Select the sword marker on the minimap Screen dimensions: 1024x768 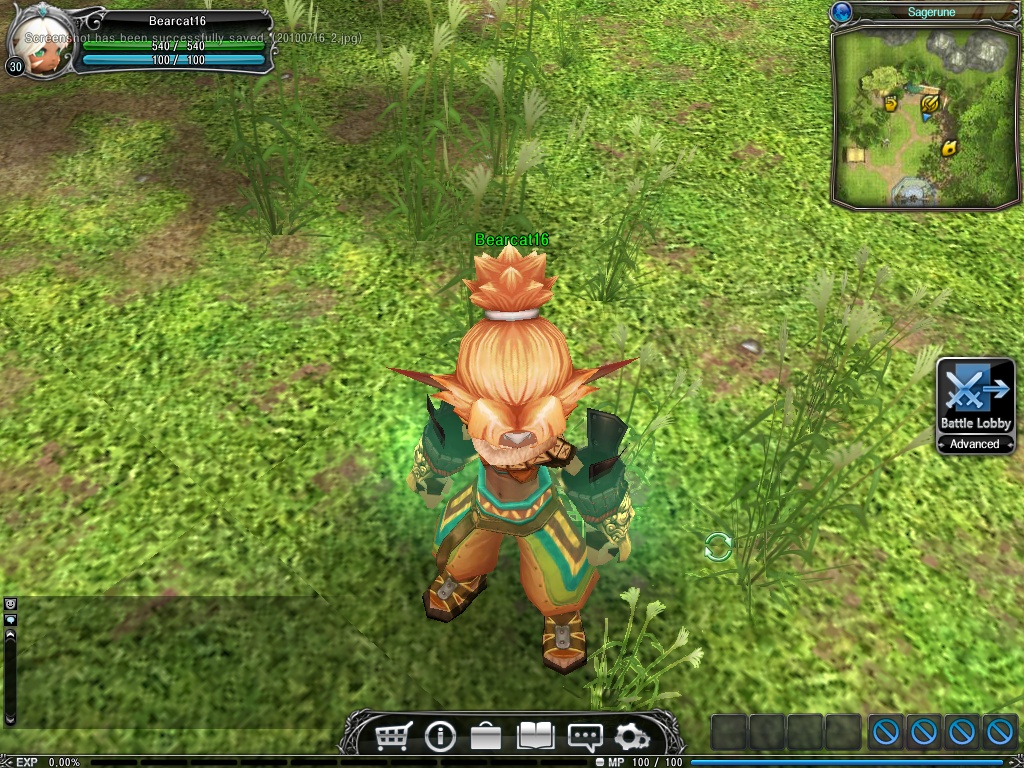point(929,102)
